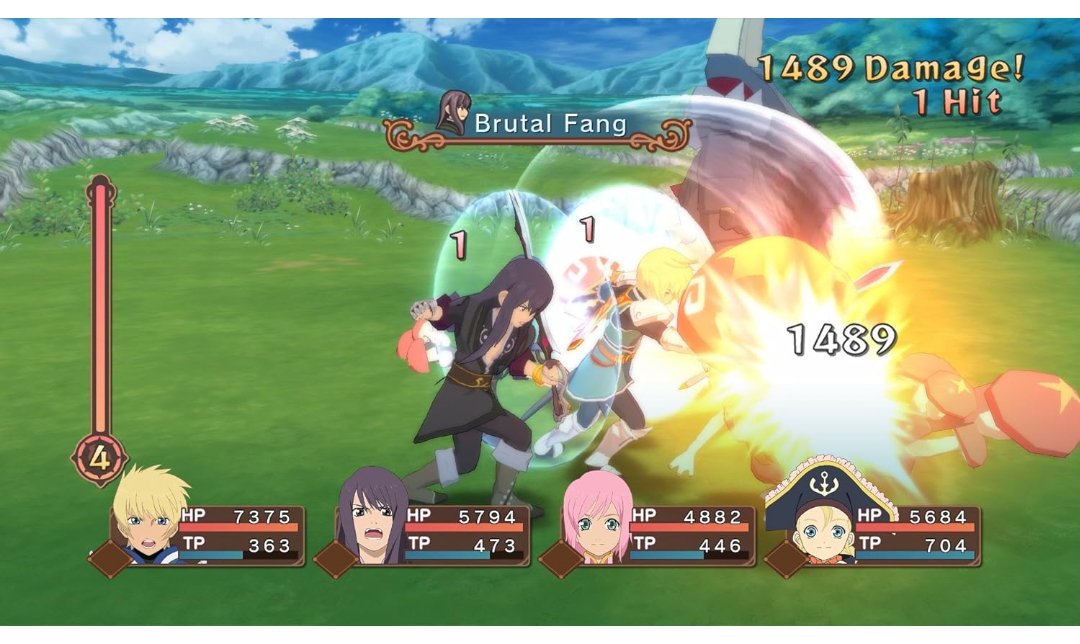Pick the pirate-hat girl's party portrait
The height and width of the screenshot is (644, 1080).
click(816, 518)
